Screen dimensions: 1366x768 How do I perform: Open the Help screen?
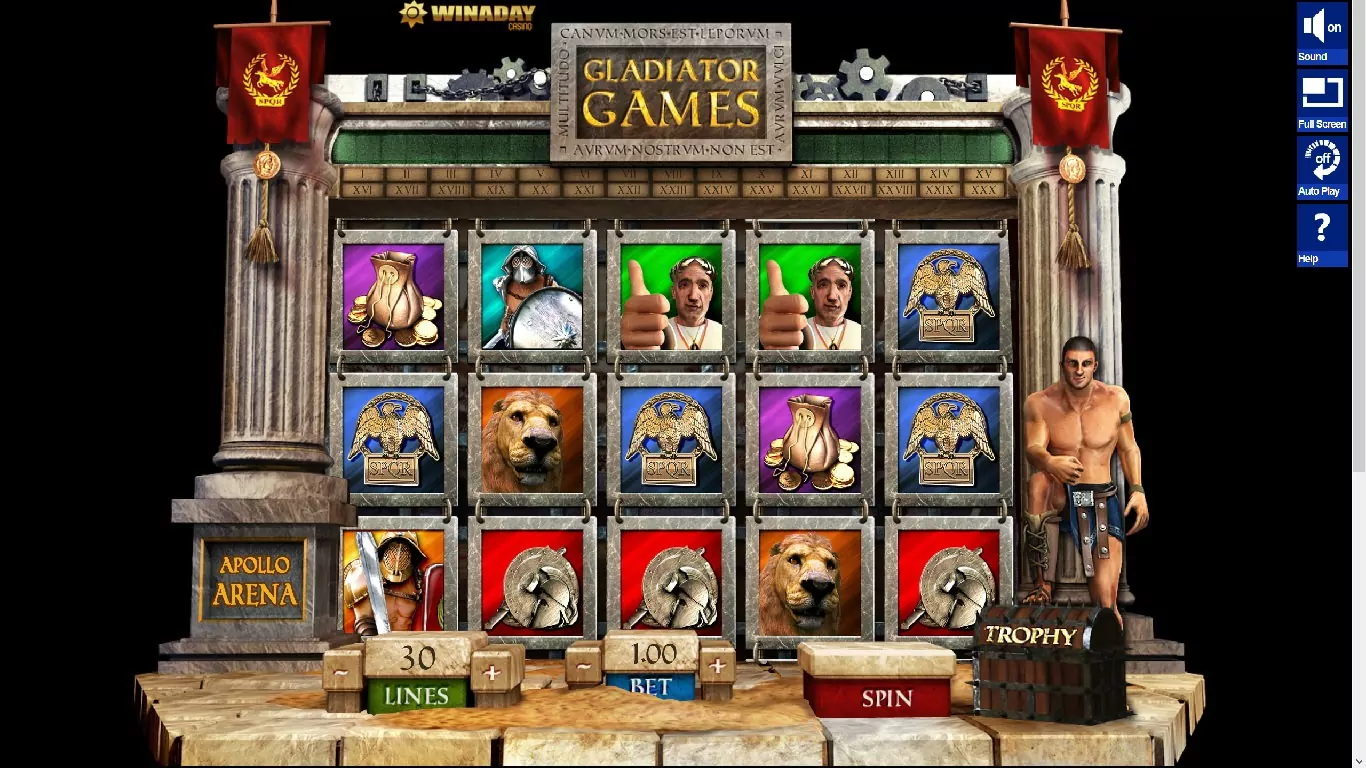1321,234
